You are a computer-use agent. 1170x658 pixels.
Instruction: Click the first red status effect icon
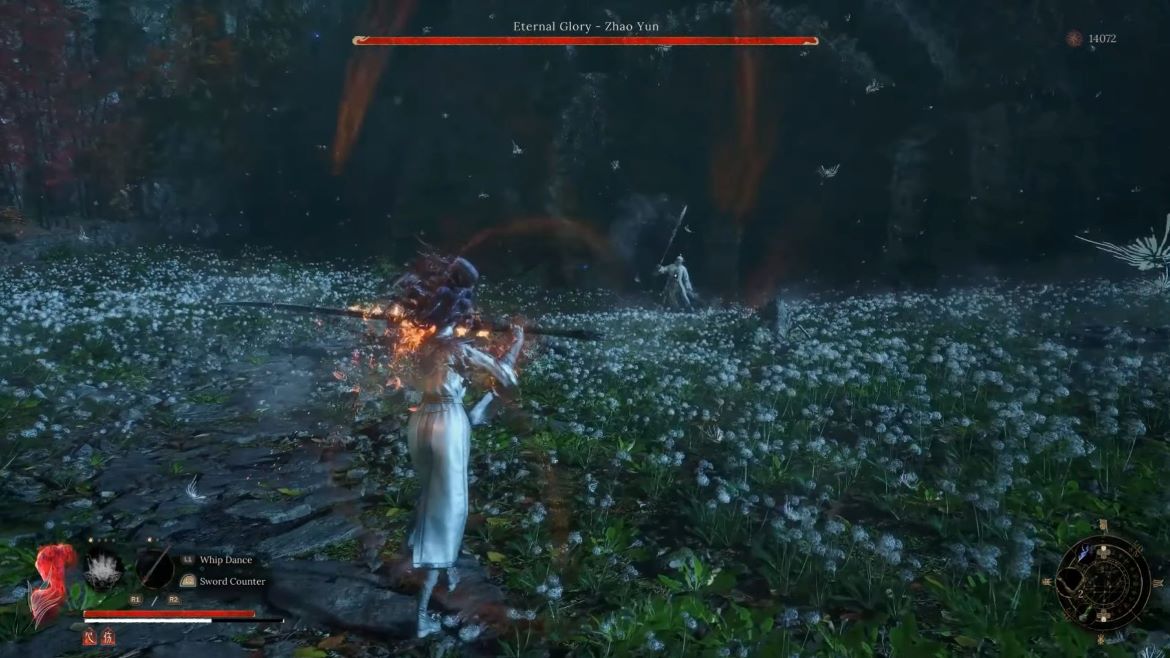tap(90, 636)
